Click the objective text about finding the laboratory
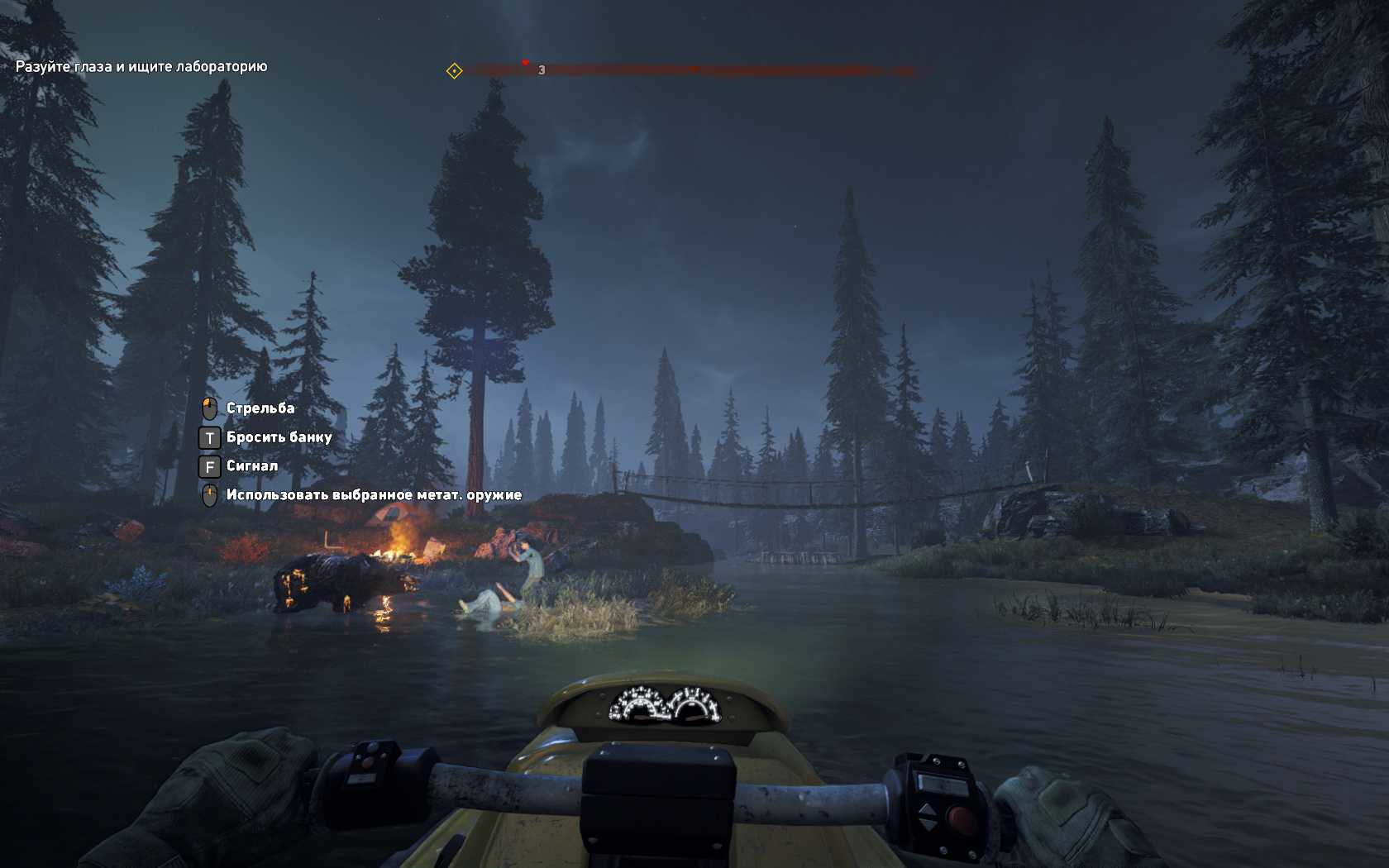Viewport: 1389px width, 868px height. click(x=141, y=67)
